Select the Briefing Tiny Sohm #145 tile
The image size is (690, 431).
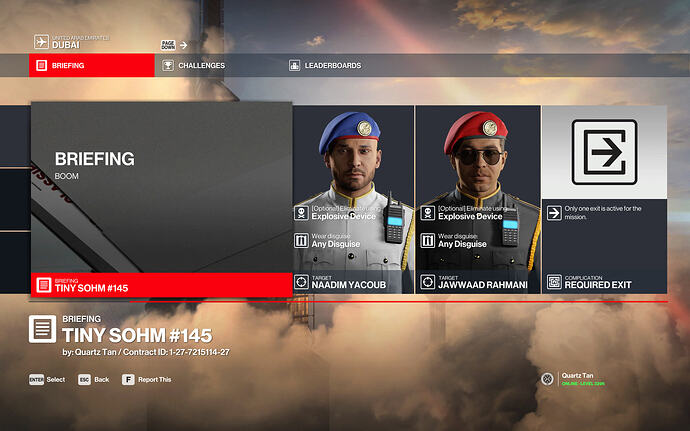[161, 199]
